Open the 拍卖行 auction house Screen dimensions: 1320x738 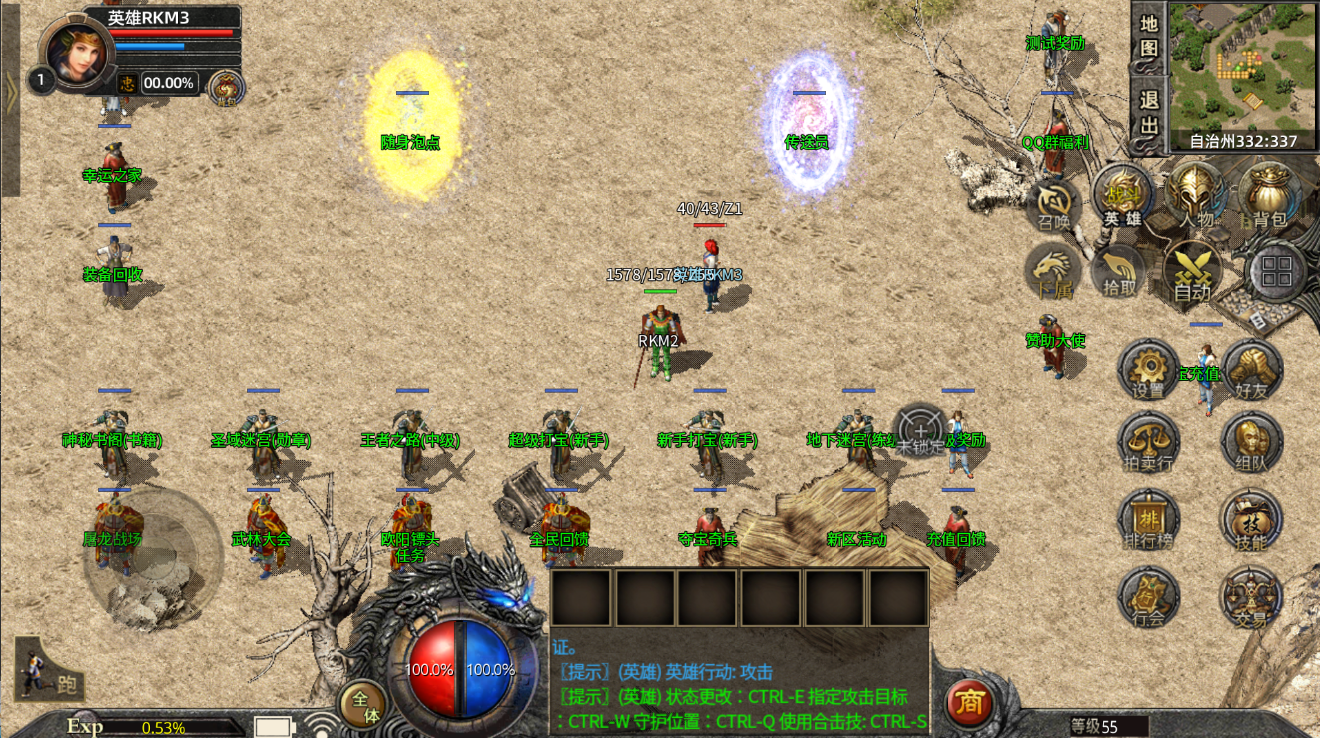[1149, 443]
